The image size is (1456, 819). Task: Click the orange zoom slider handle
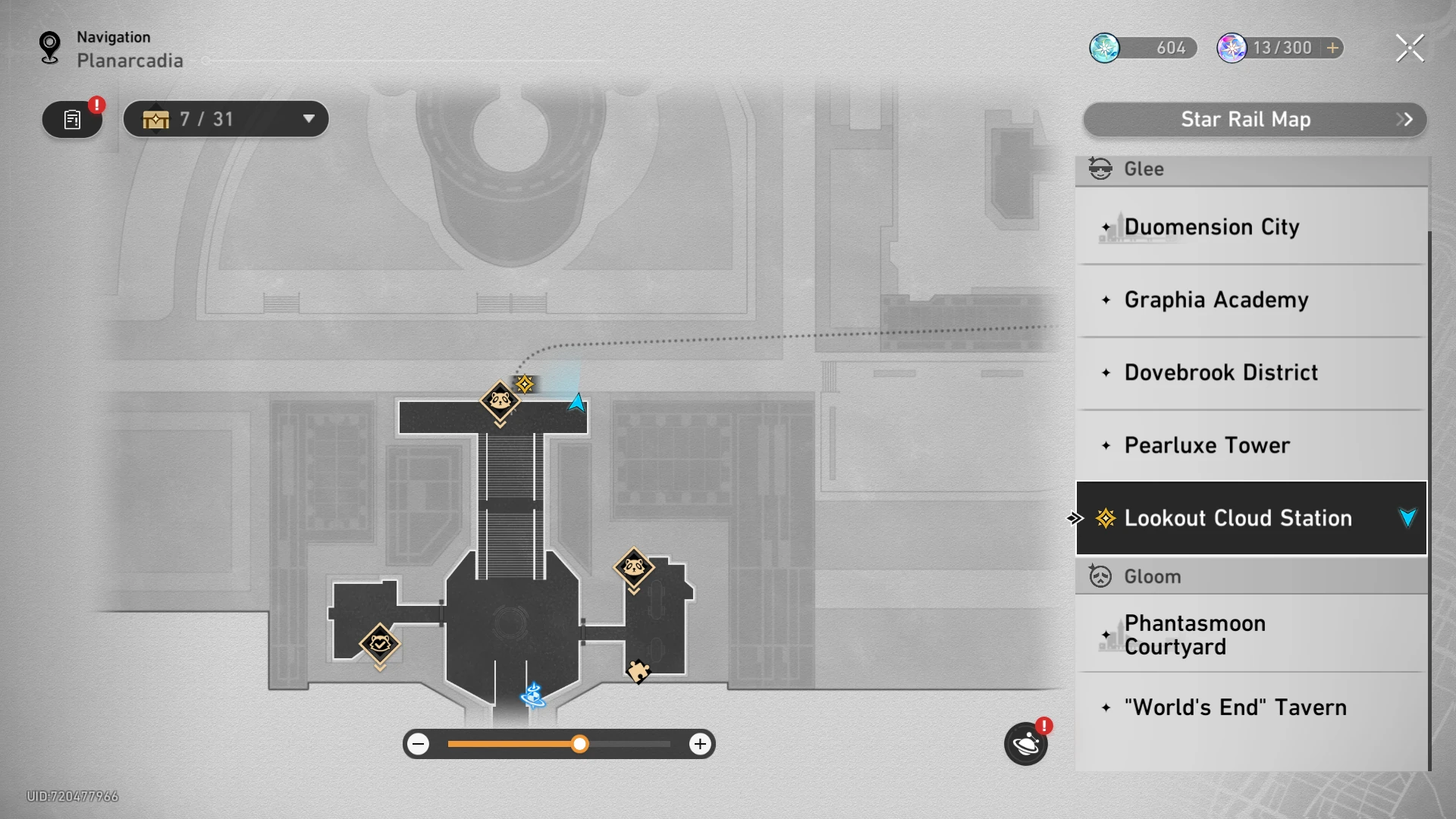pyautogui.click(x=579, y=744)
